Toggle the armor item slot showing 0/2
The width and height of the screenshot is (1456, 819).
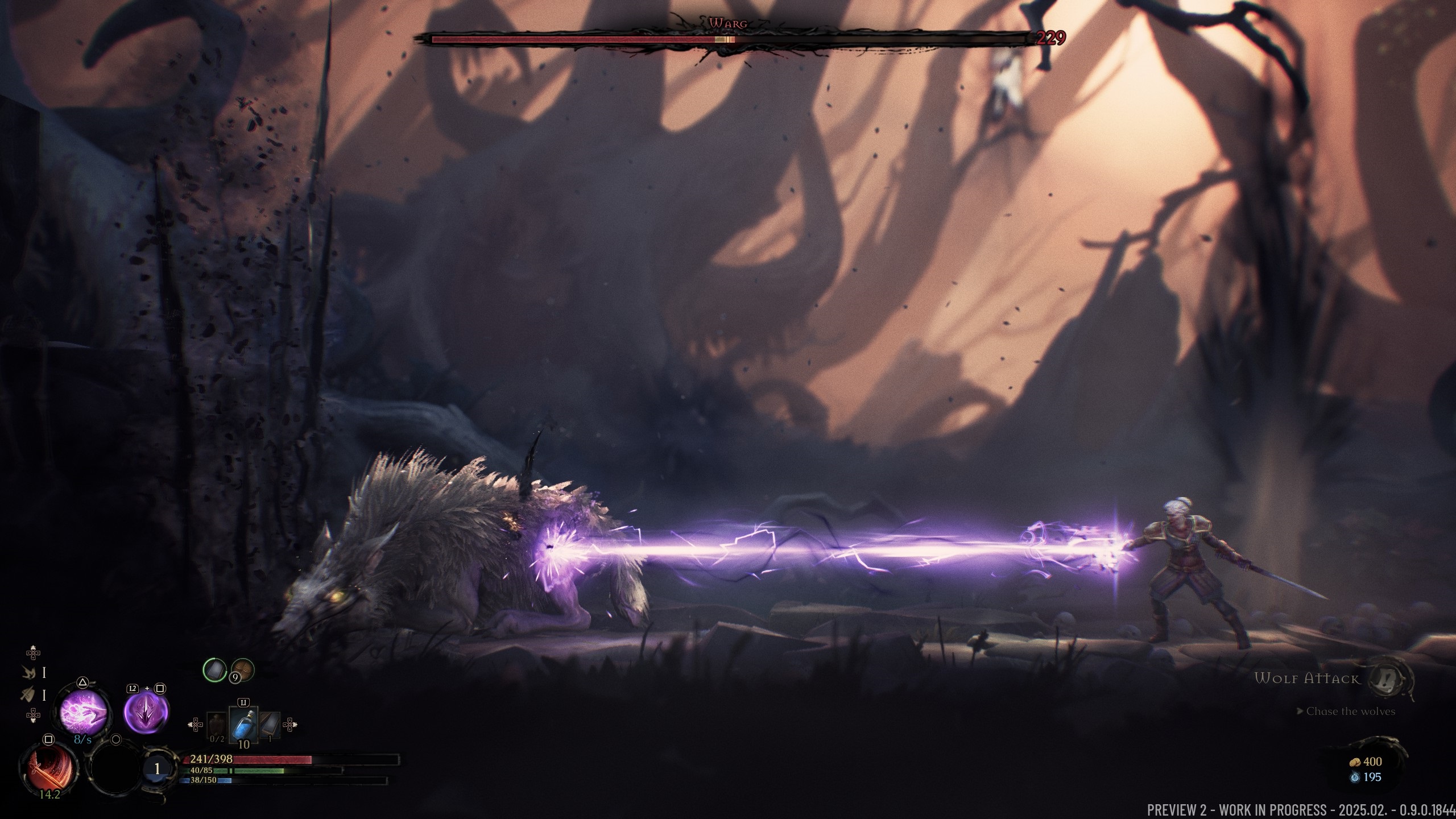click(x=216, y=725)
